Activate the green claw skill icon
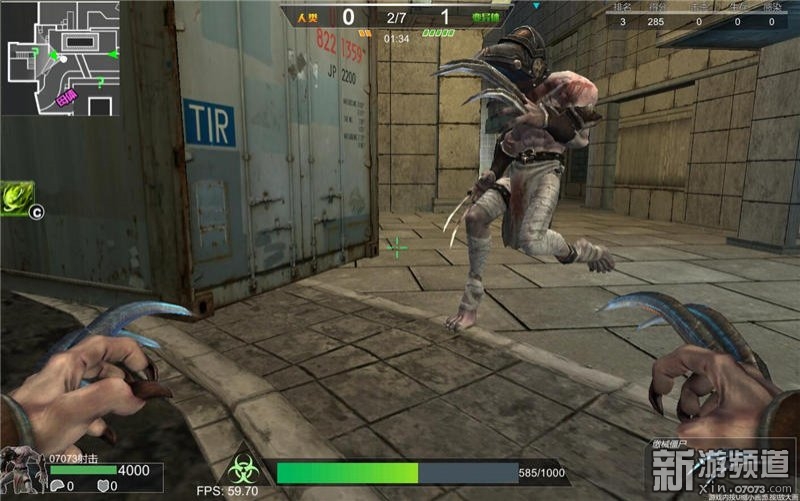 pos(17,197)
